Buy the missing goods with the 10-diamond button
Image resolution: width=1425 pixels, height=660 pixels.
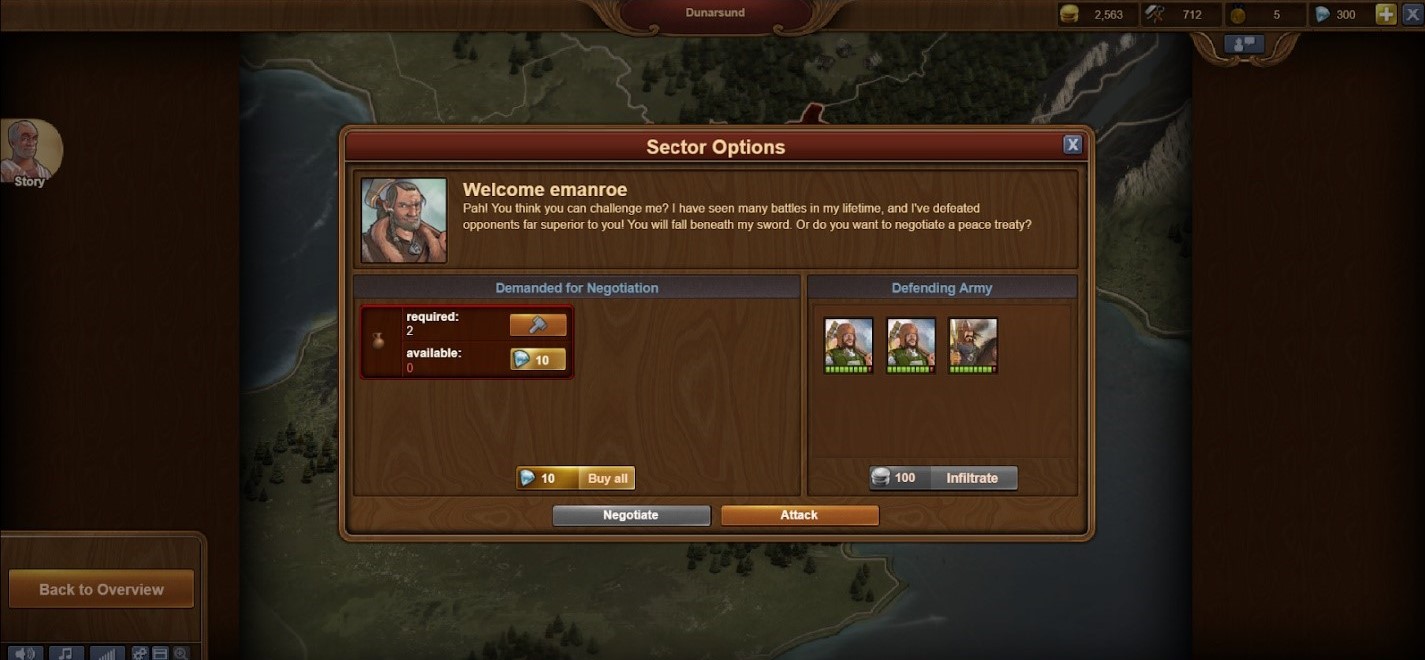(538, 359)
